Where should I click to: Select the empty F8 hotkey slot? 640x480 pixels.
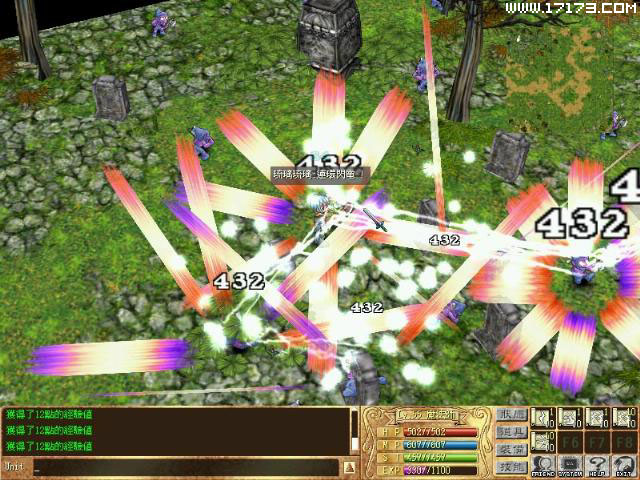[624, 441]
